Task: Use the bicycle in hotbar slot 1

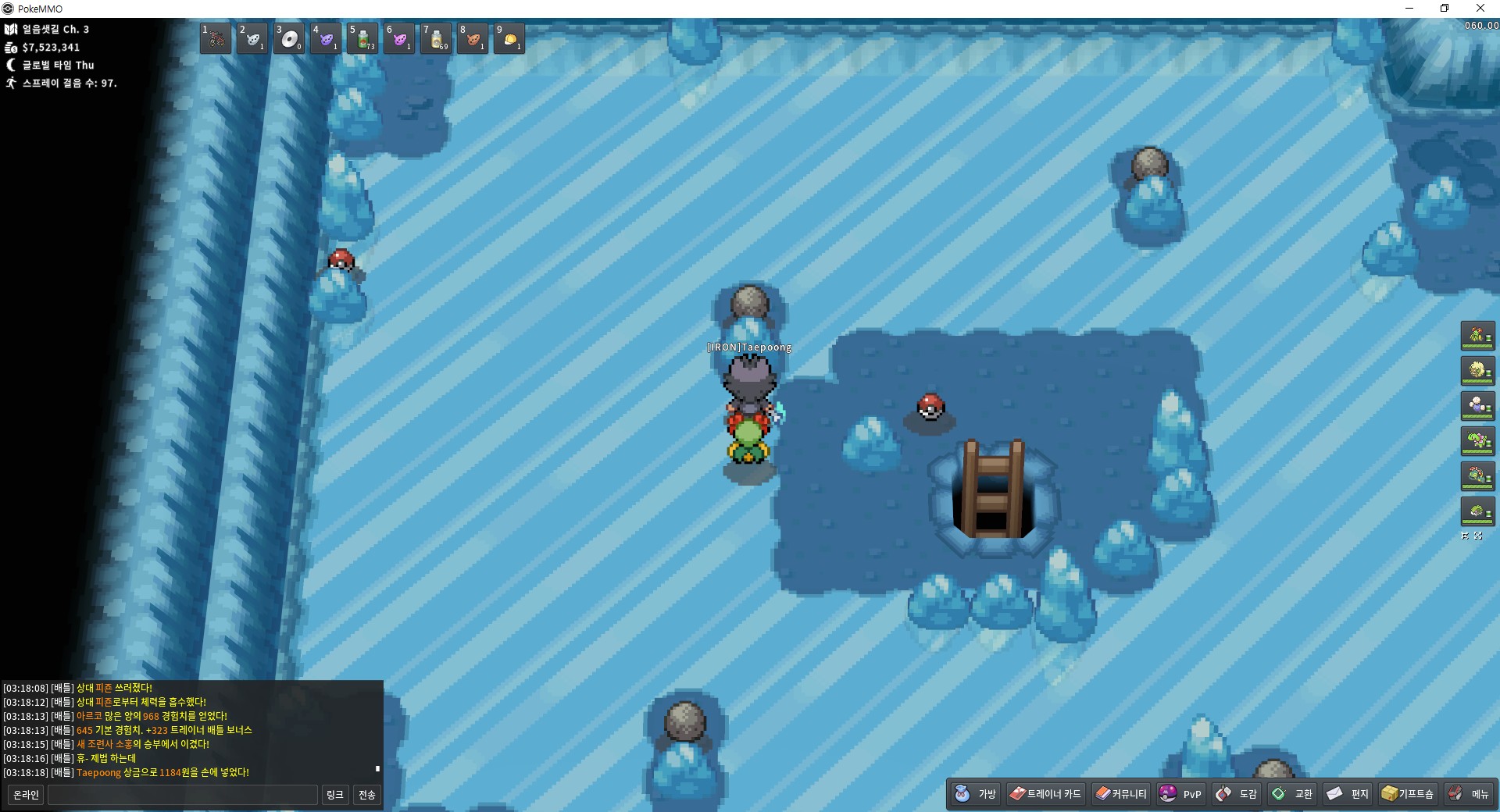Action: coord(216,38)
